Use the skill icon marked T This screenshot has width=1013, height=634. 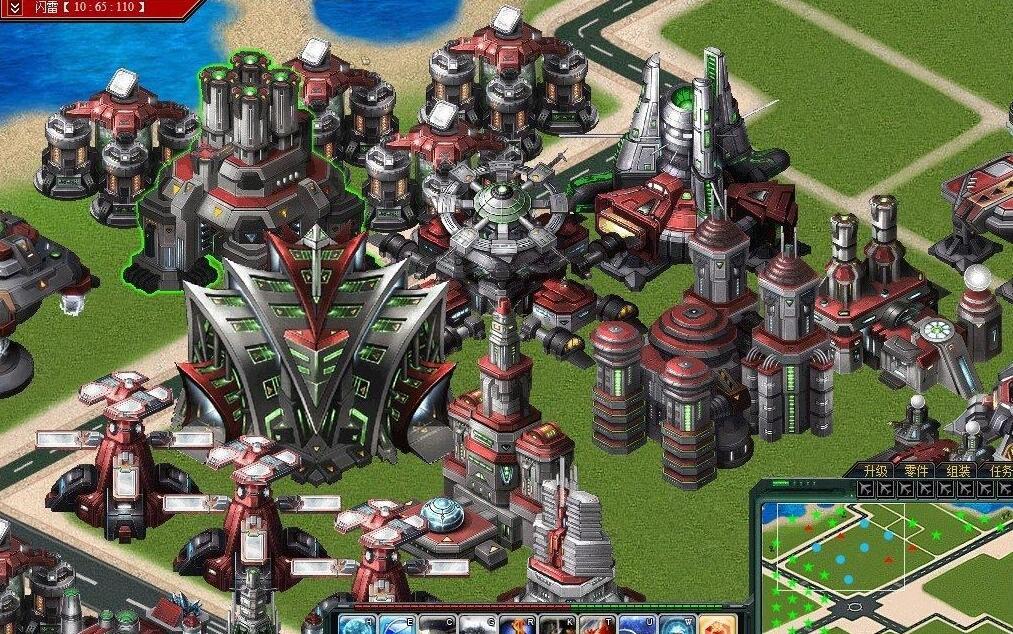pyautogui.click(x=597, y=624)
